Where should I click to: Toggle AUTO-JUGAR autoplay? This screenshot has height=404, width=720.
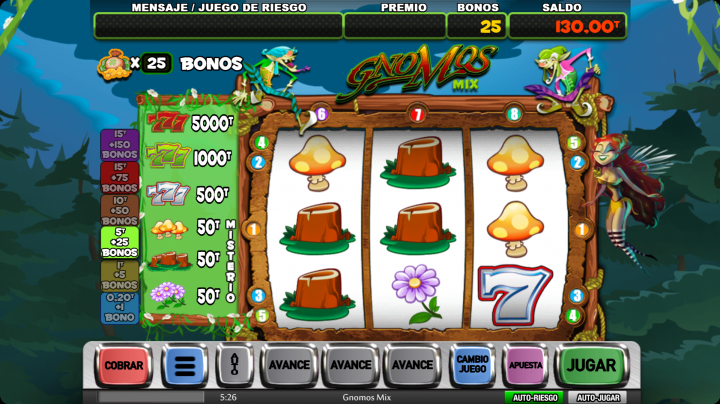(x=599, y=397)
